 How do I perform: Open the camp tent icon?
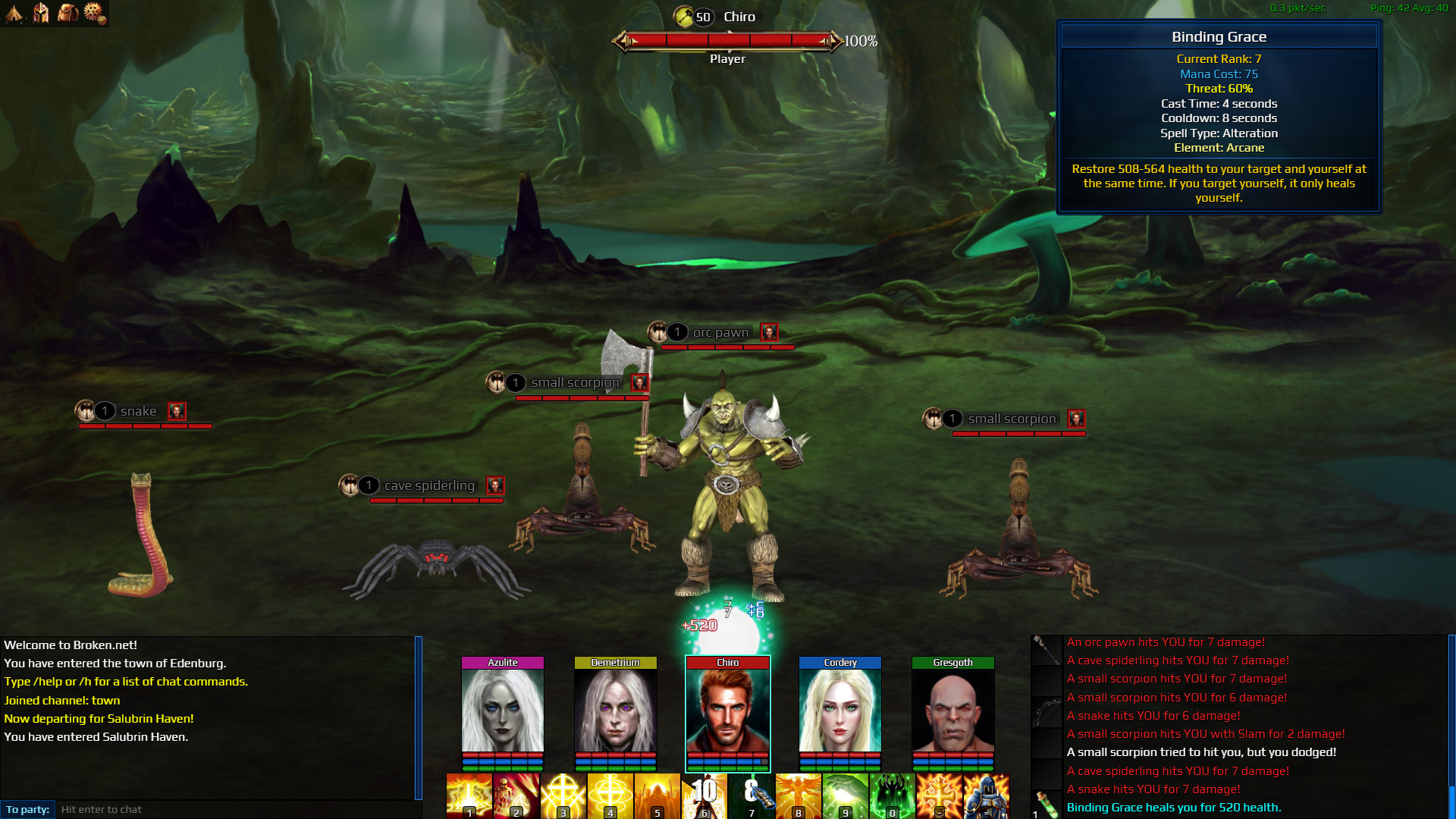point(15,12)
